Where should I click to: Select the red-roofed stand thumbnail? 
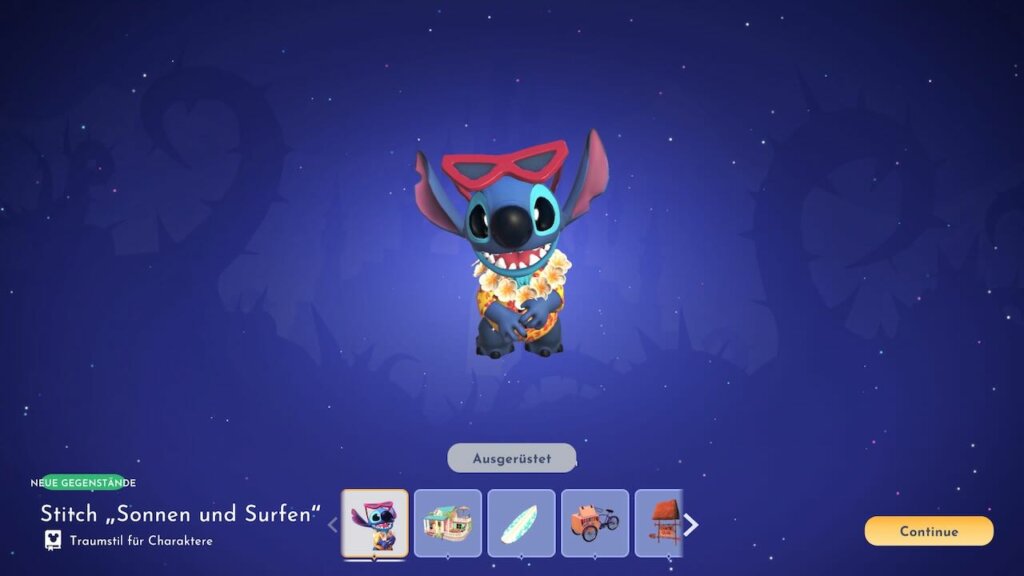(x=660, y=523)
